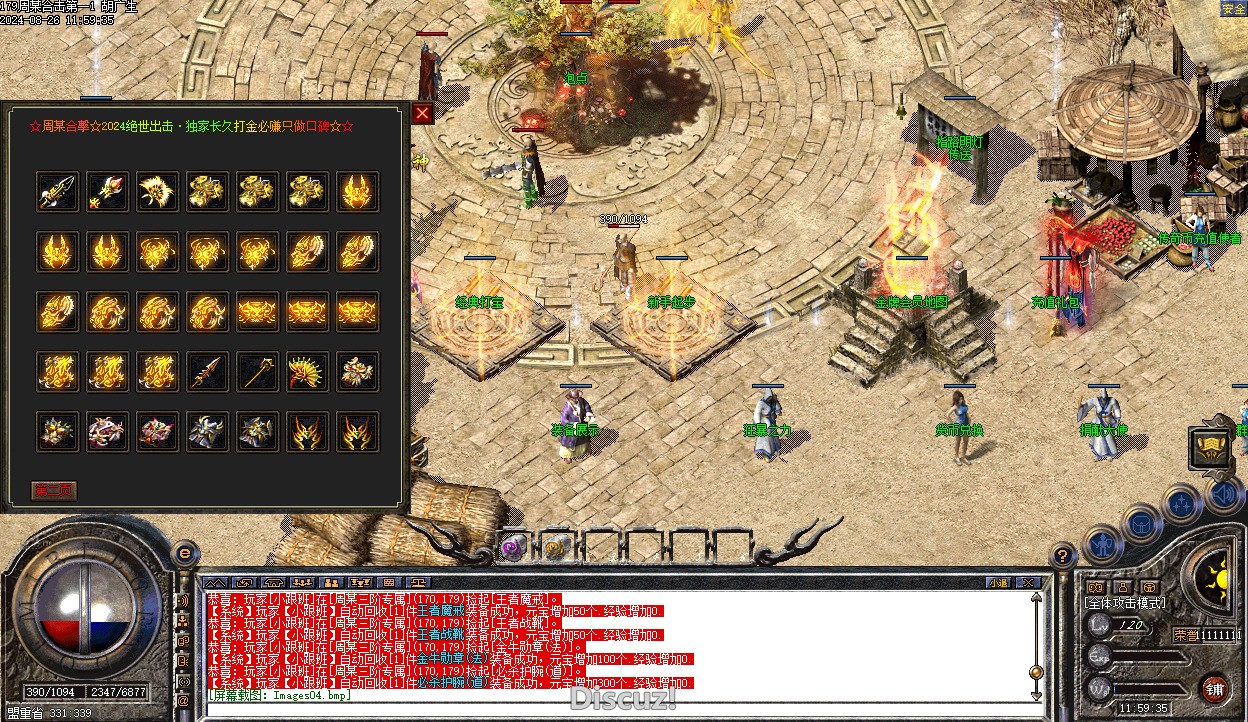
Task: Use the gold swirl scroll in hotbar
Action: [x=556, y=546]
